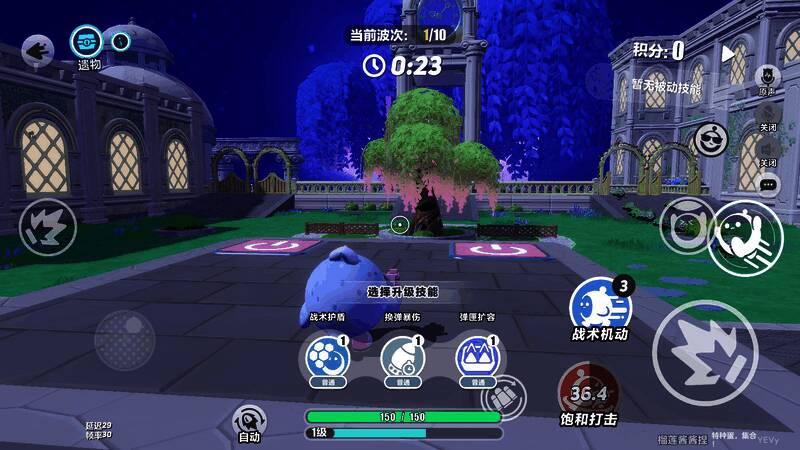
Task: Toggle the 自动 auto mode button
Action: pos(248,420)
